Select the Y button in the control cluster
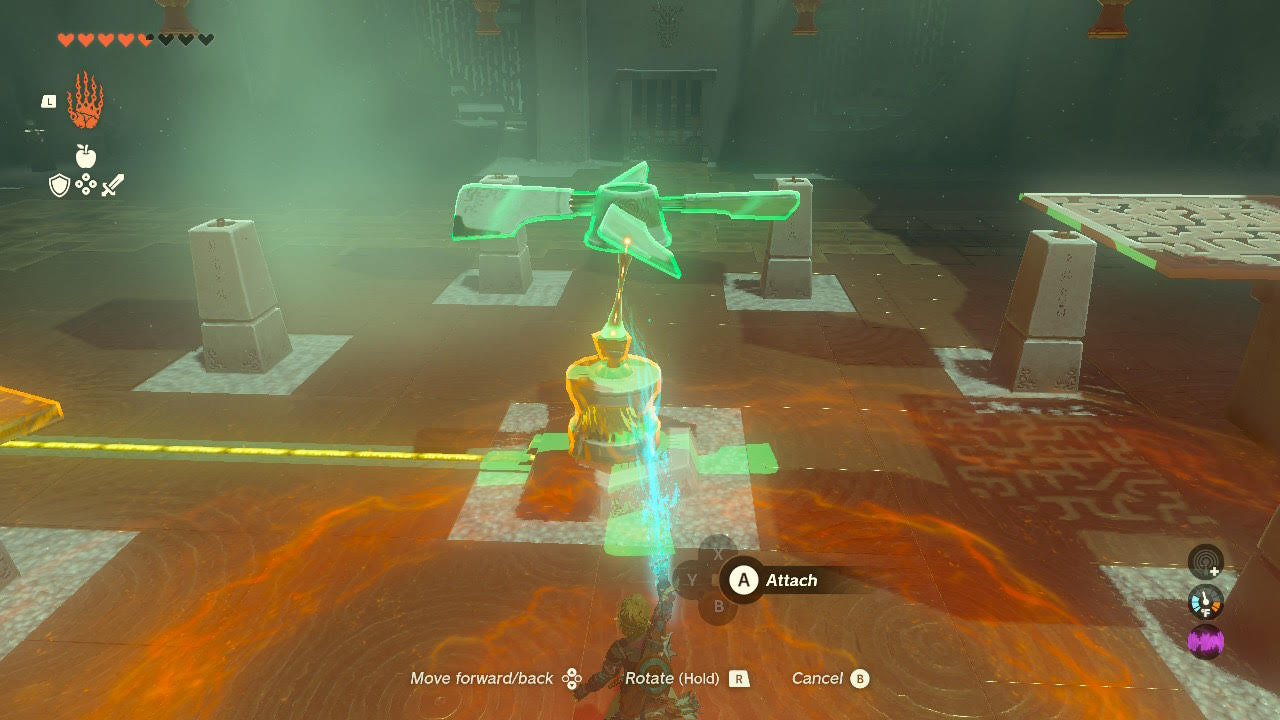Image resolution: width=1280 pixels, height=720 pixels. coord(692,580)
